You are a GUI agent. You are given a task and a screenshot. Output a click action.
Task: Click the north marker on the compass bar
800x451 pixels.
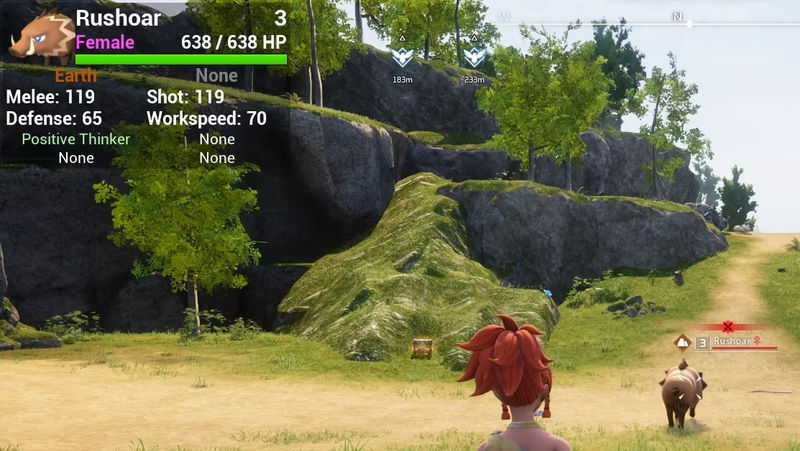coord(677,17)
